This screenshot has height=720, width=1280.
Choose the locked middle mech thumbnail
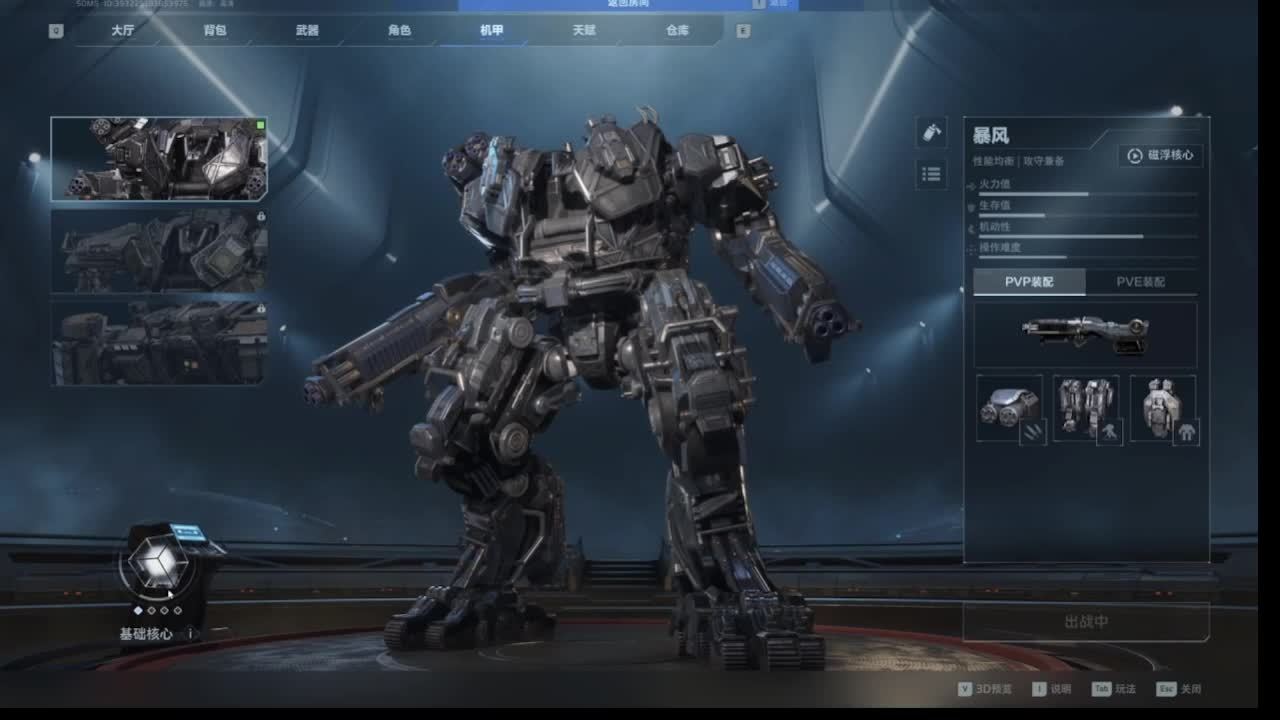159,251
